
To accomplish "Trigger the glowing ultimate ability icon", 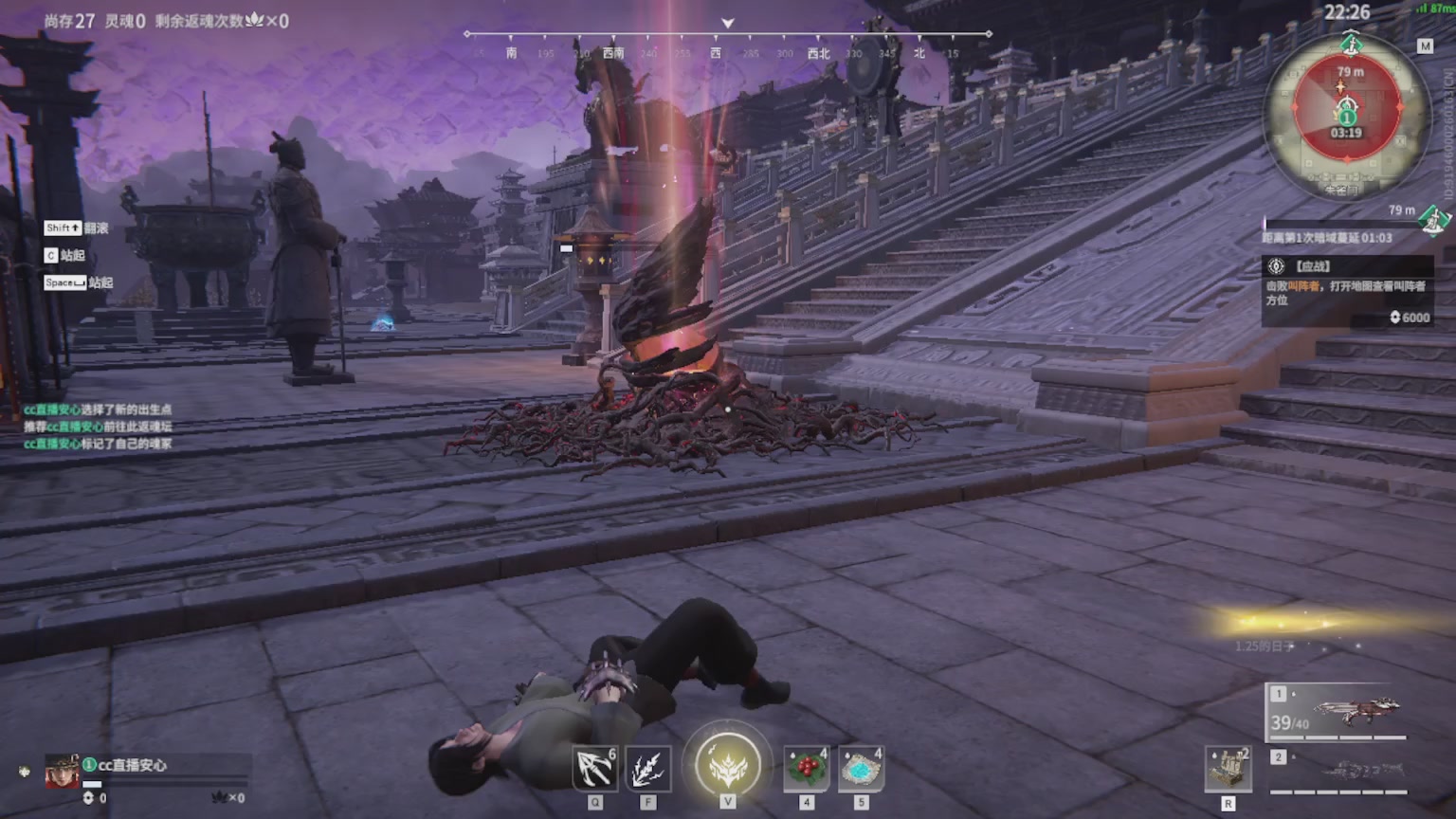I will (x=728, y=764).
